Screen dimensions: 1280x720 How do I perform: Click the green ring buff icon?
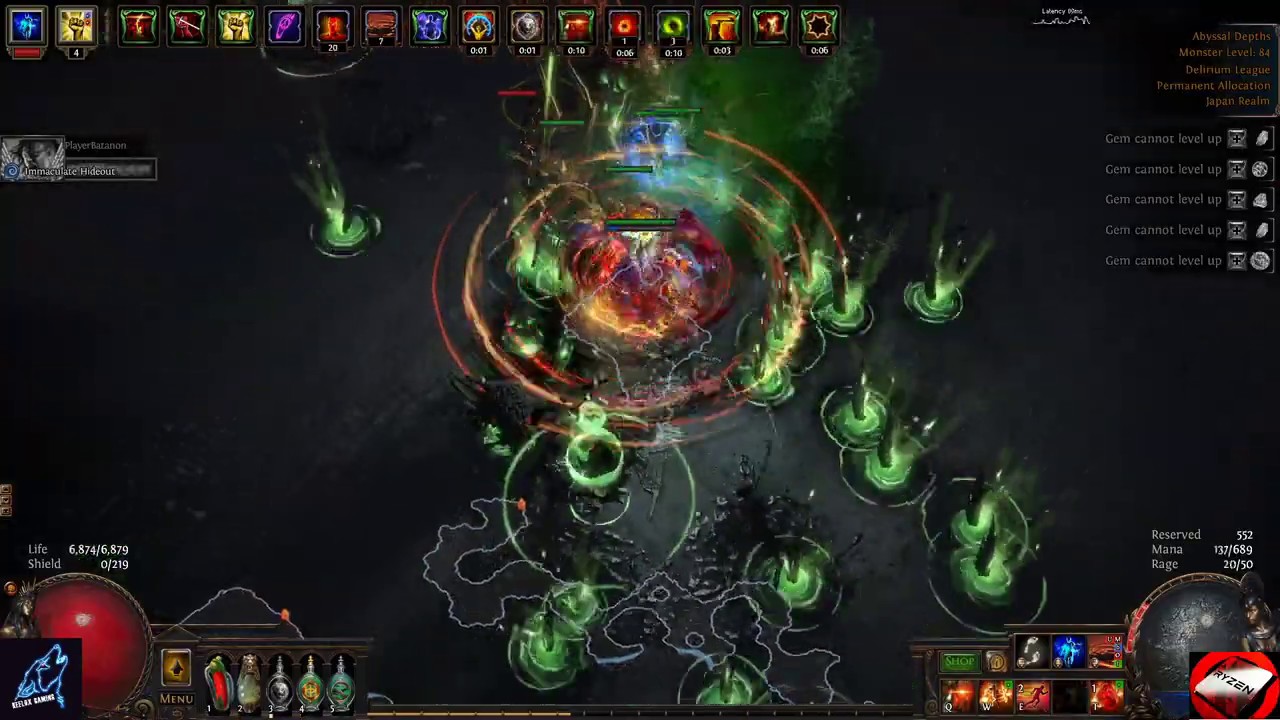(673, 26)
